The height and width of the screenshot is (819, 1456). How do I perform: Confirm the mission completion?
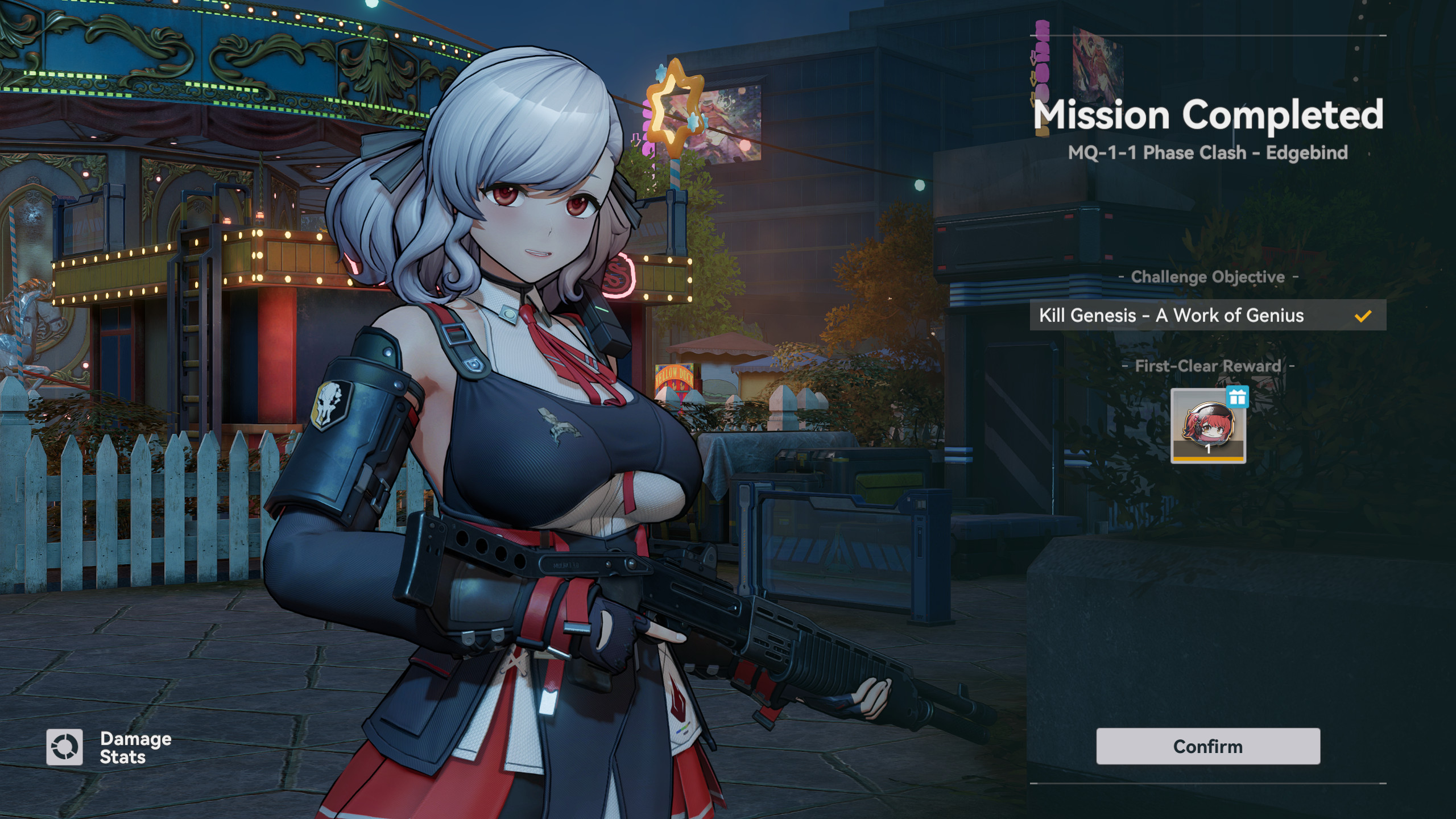tap(1207, 746)
